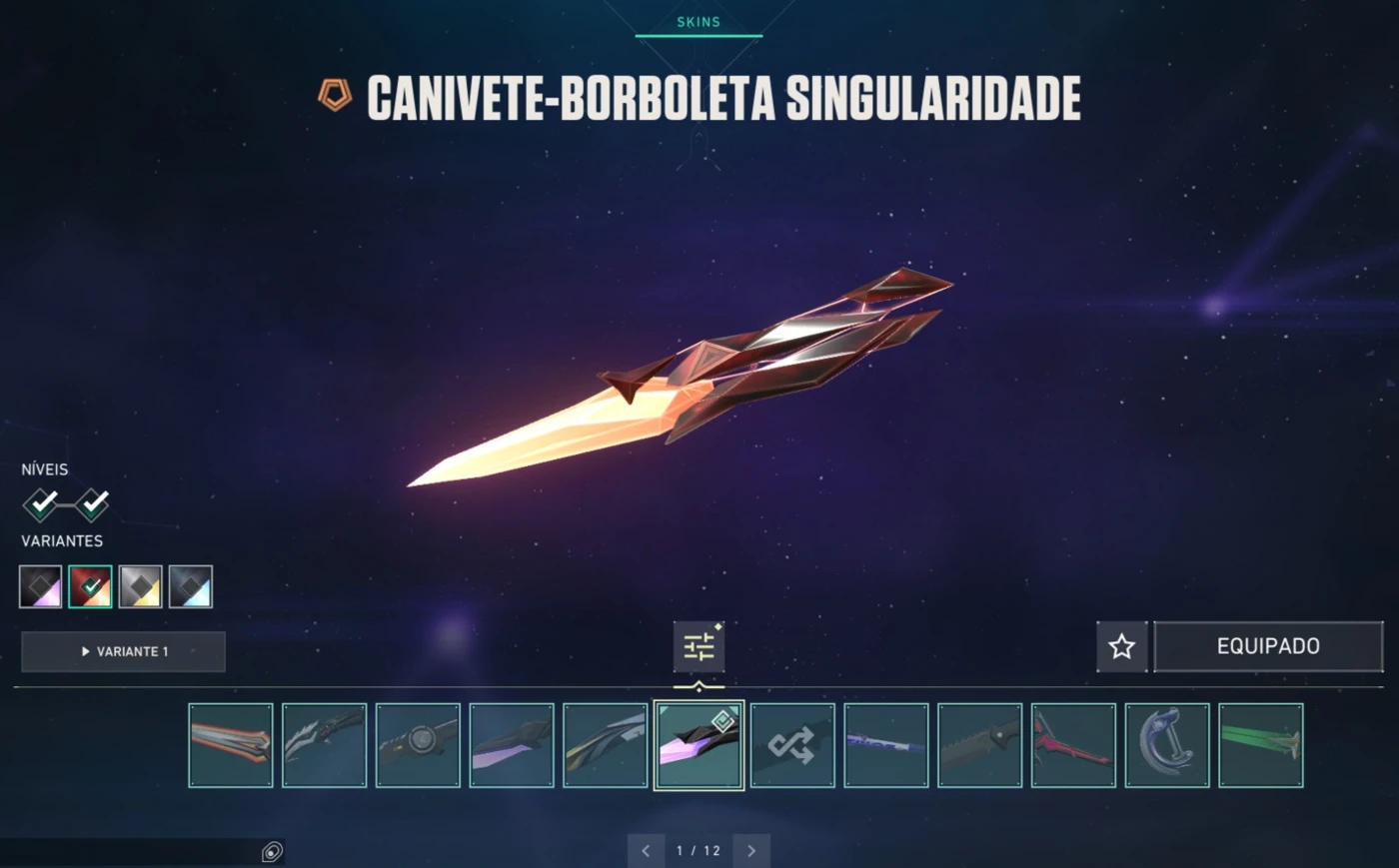Screen dimensions: 1399x868
Task: Open the SKINS tab at top
Action: pyautogui.click(x=699, y=22)
